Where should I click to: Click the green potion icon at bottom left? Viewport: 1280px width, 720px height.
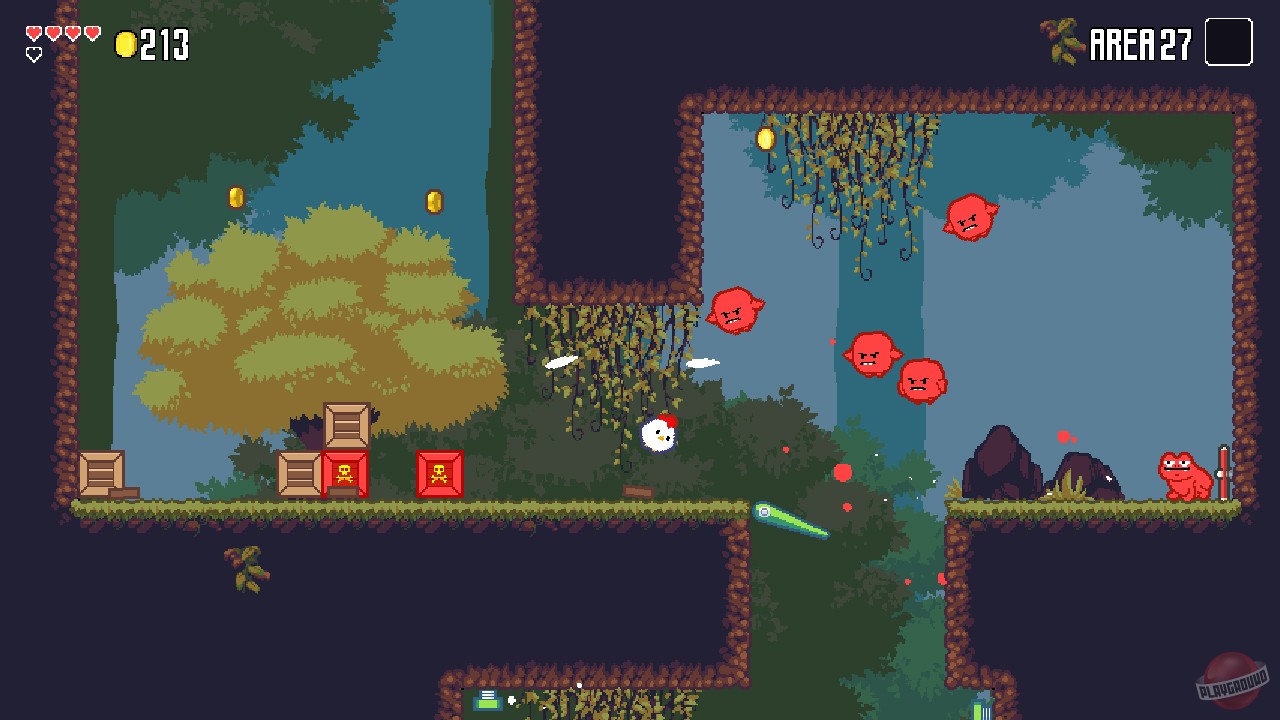[487, 700]
